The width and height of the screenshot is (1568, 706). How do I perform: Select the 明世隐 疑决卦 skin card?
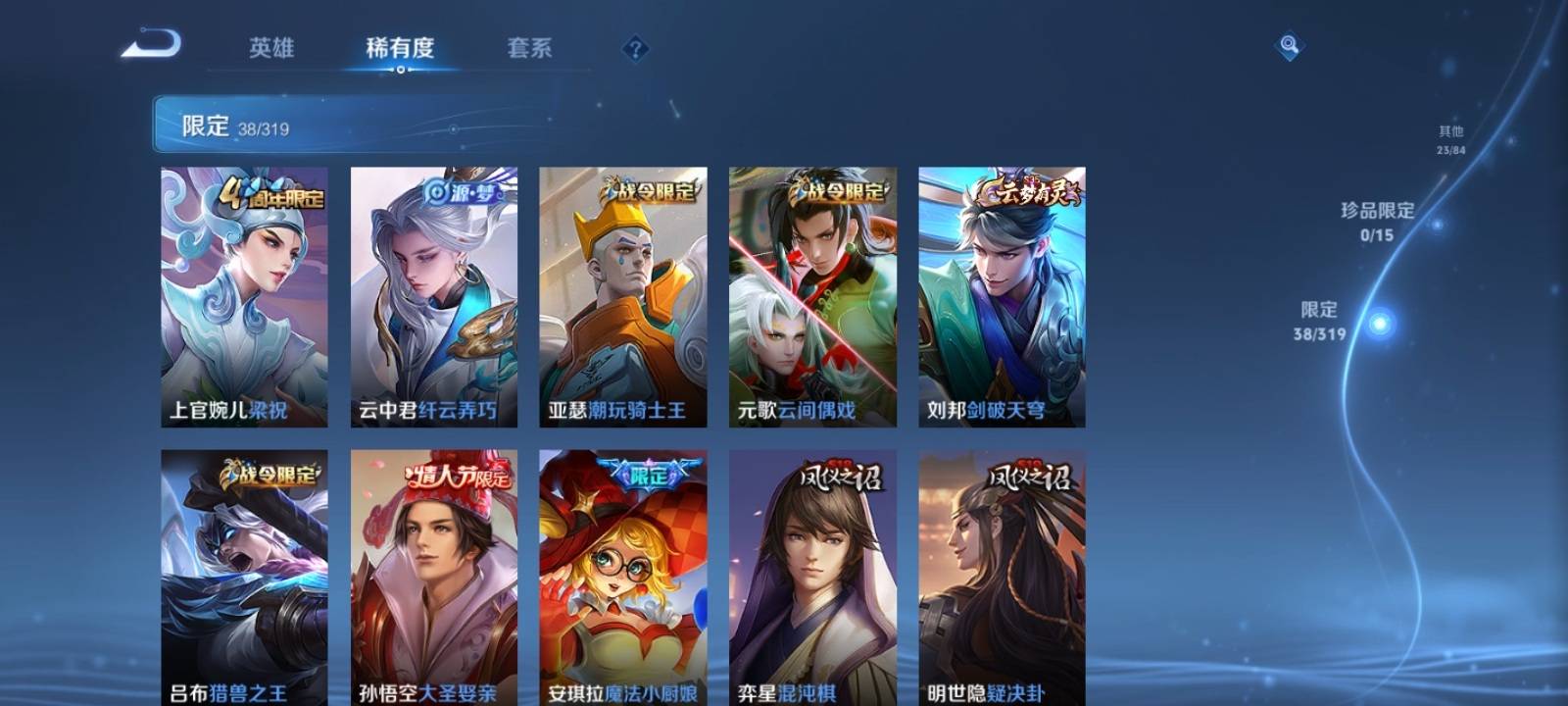coord(1002,577)
